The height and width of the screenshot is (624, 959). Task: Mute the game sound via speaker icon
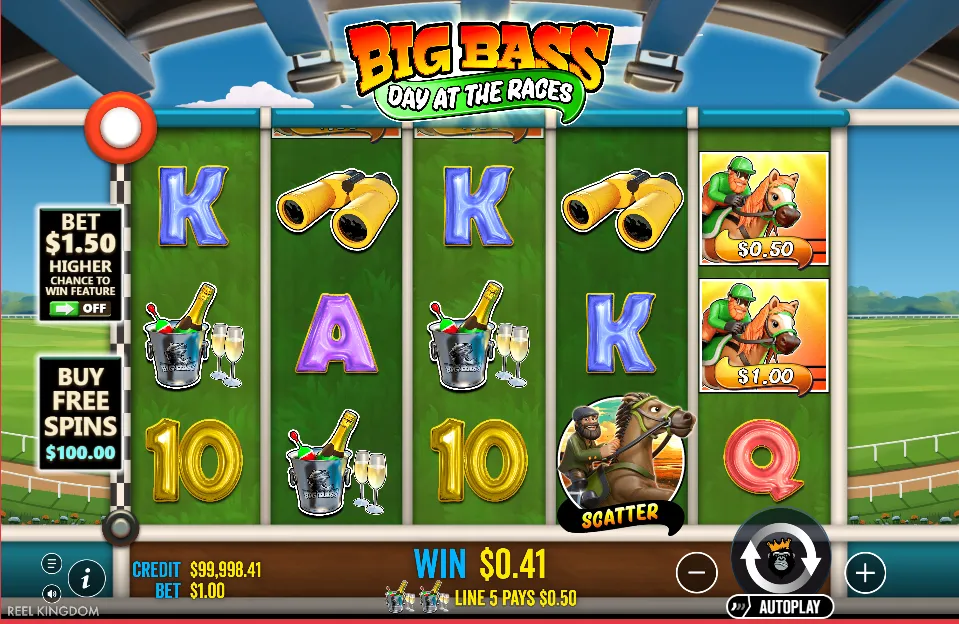pos(51,592)
